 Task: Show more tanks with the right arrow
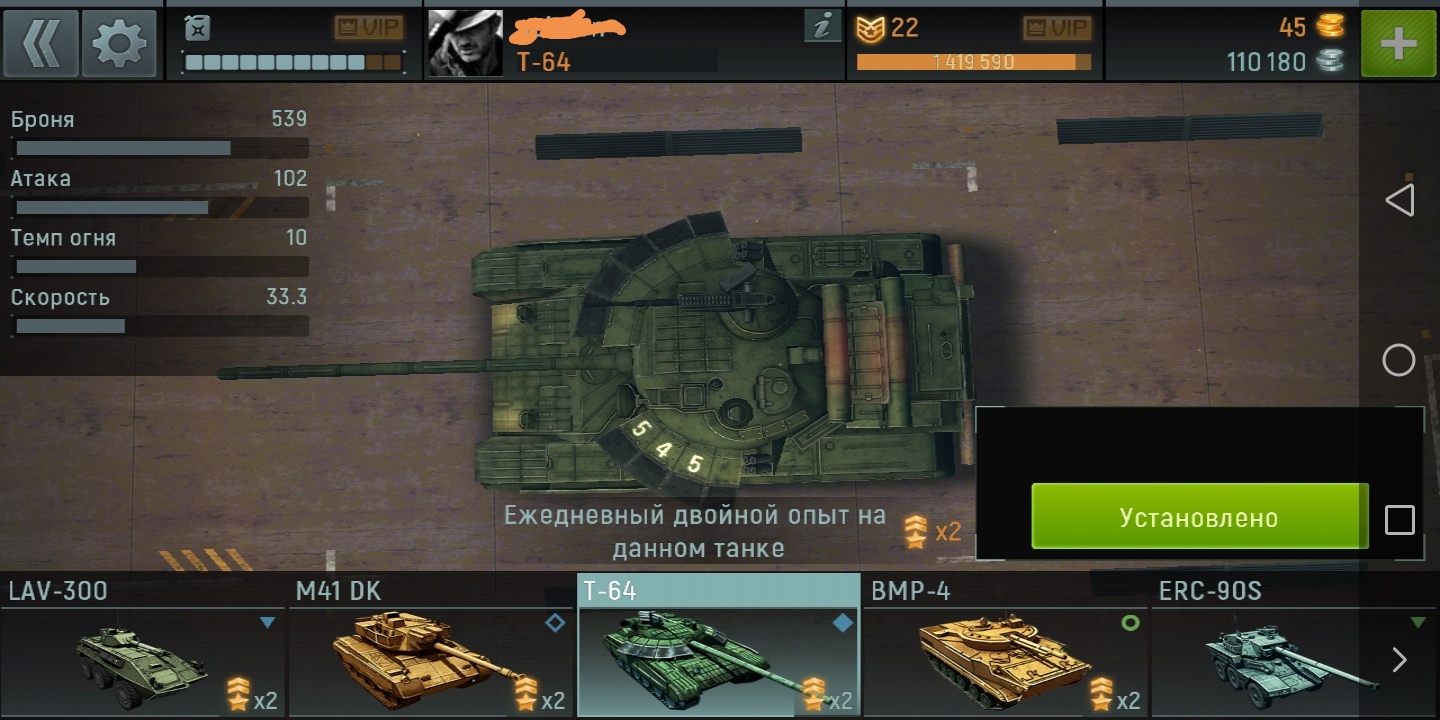1400,659
